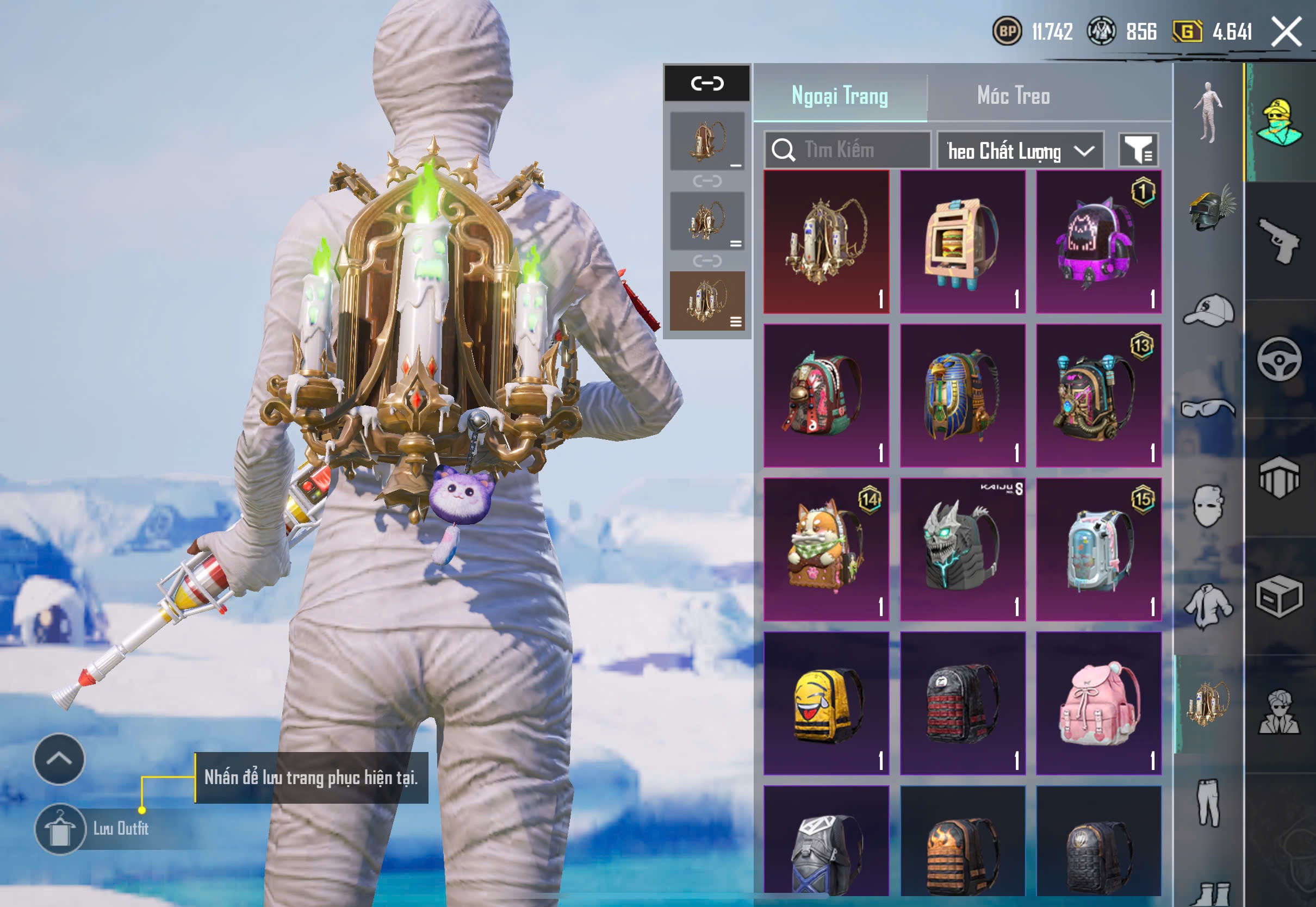
Task: Open the pistol weapon skins section
Action: click(x=1280, y=240)
